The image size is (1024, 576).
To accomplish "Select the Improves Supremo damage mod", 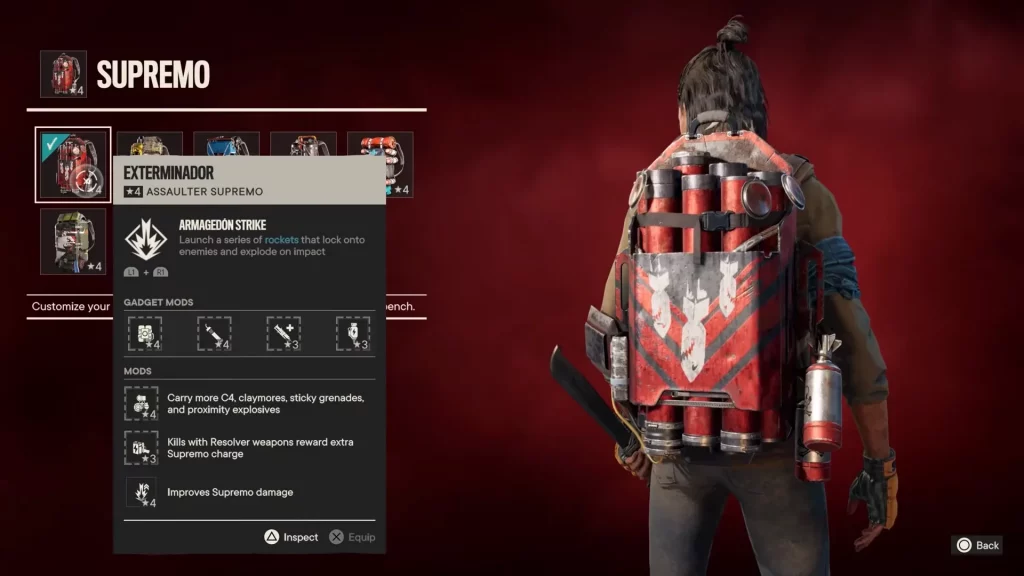I will point(141,491).
